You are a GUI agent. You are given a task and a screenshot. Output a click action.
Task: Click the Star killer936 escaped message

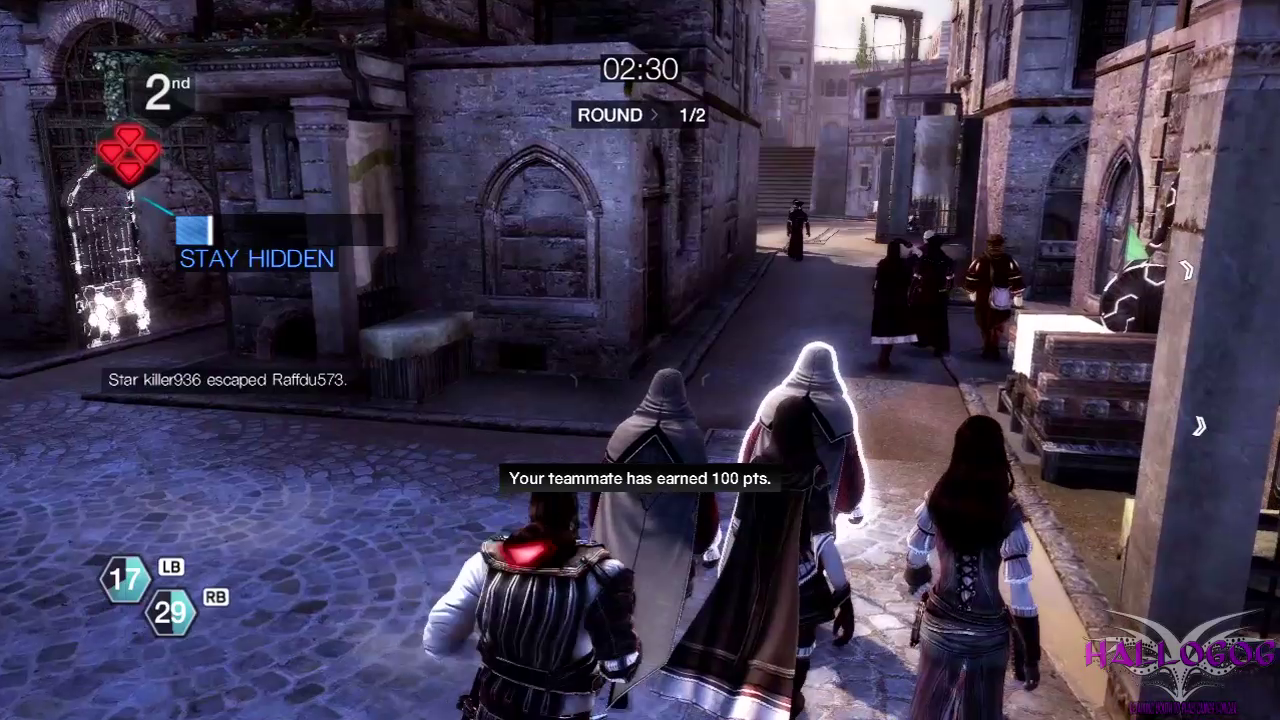(227, 379)
